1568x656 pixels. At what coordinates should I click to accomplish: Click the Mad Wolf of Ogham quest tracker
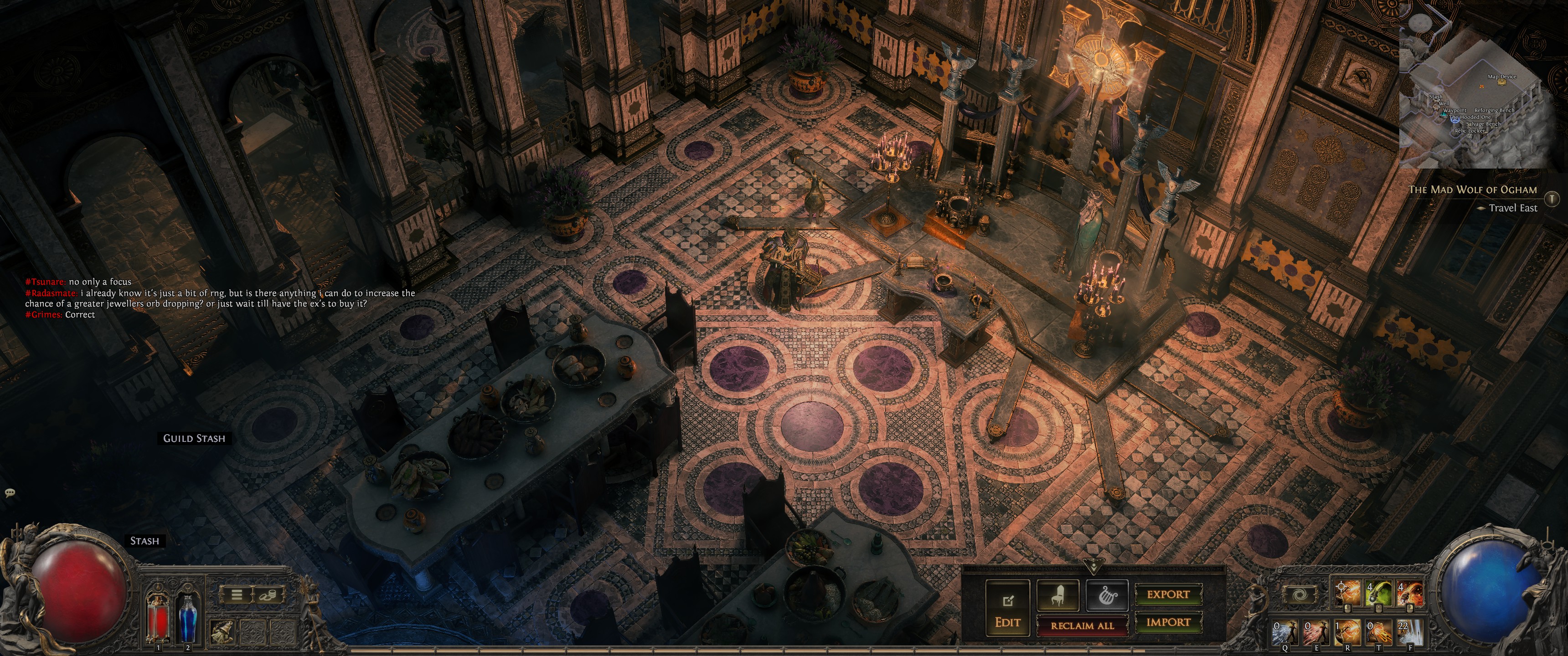pos(1472,190)
